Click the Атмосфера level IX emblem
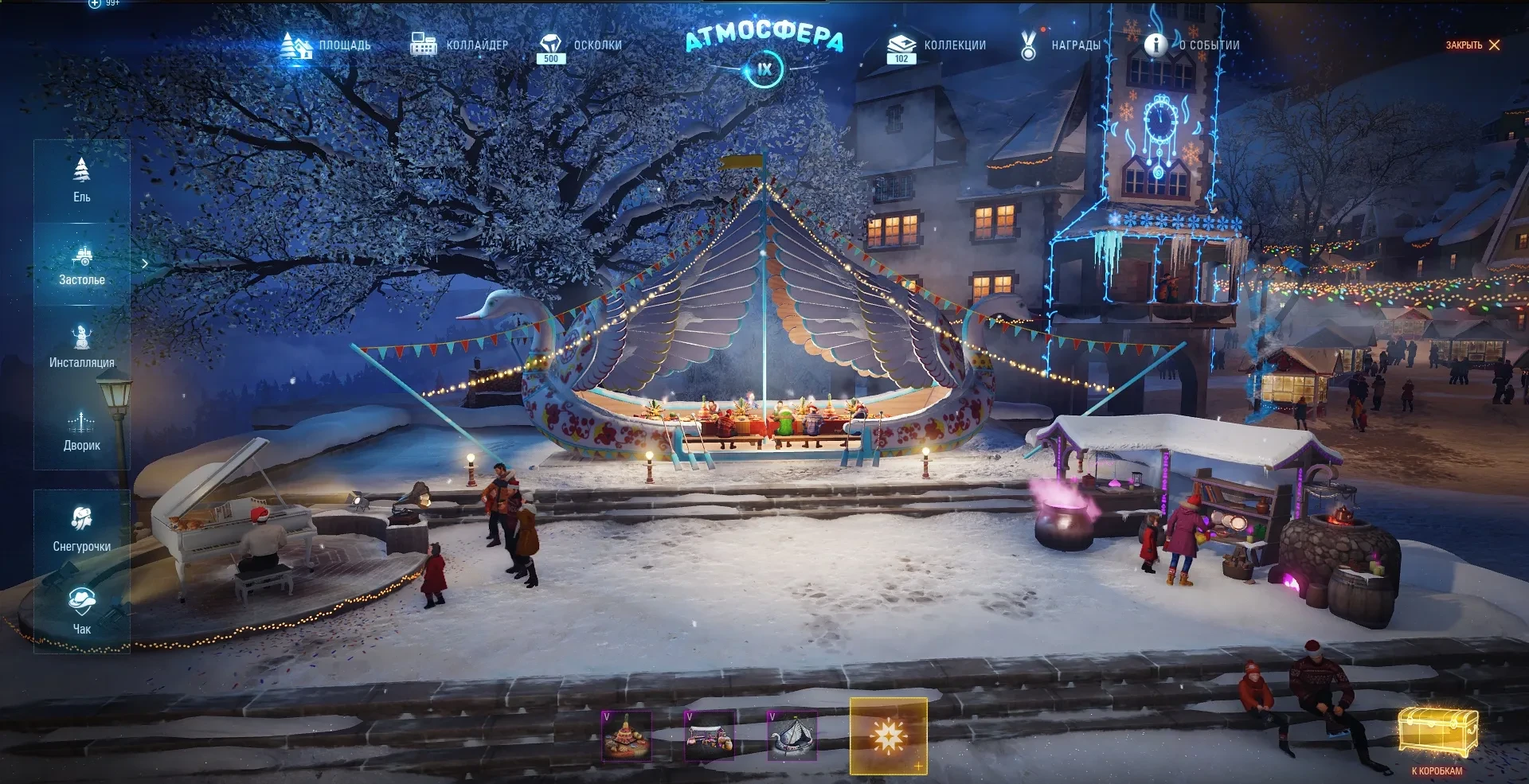The image size is (1529, 784). pyautogui.click(x=764, y=68)
